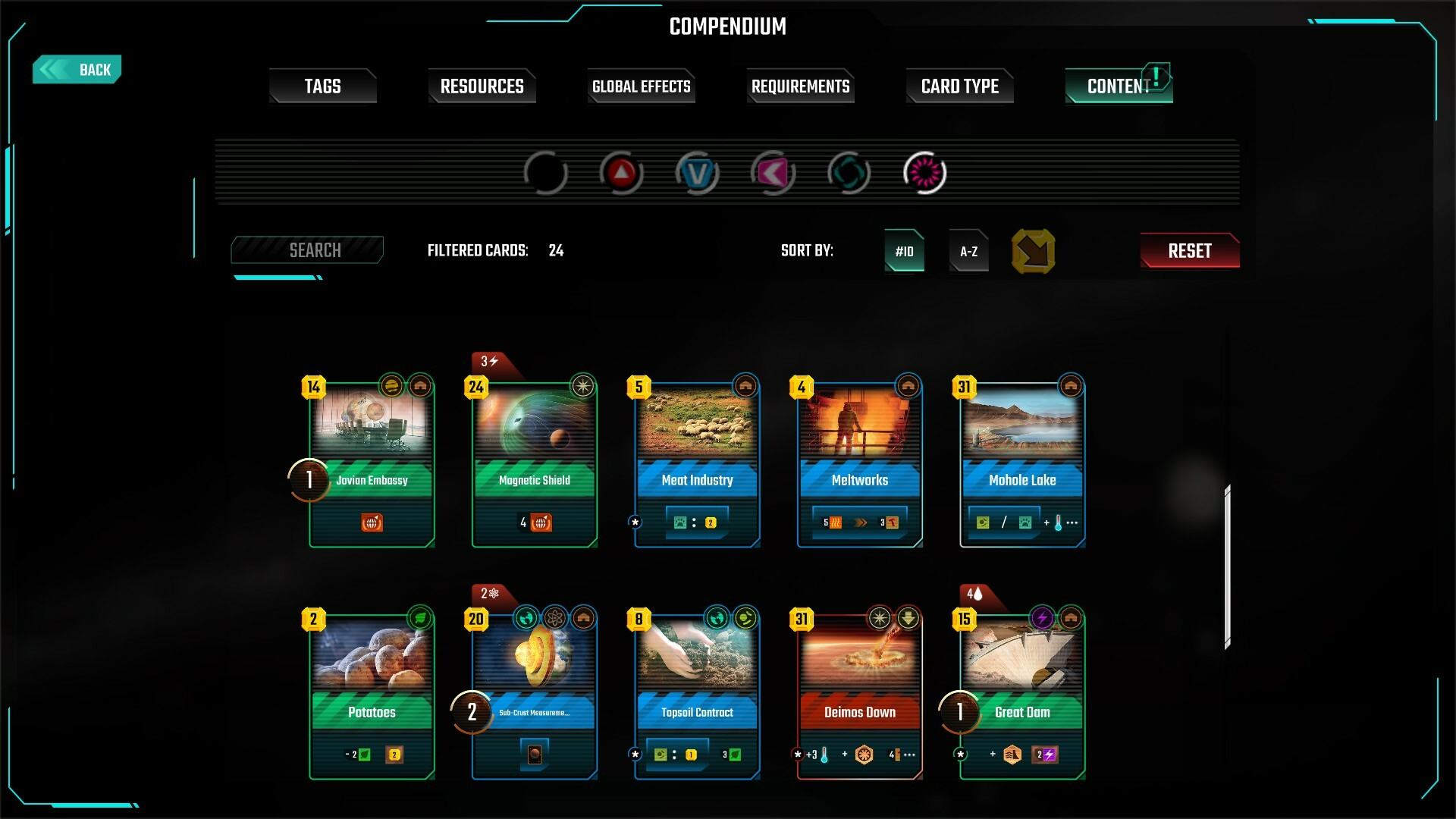This screenshot has height=819, width=1456.
Task: Toggle the yellow sort direction arrow
Action: click(x=1033, y=251)
